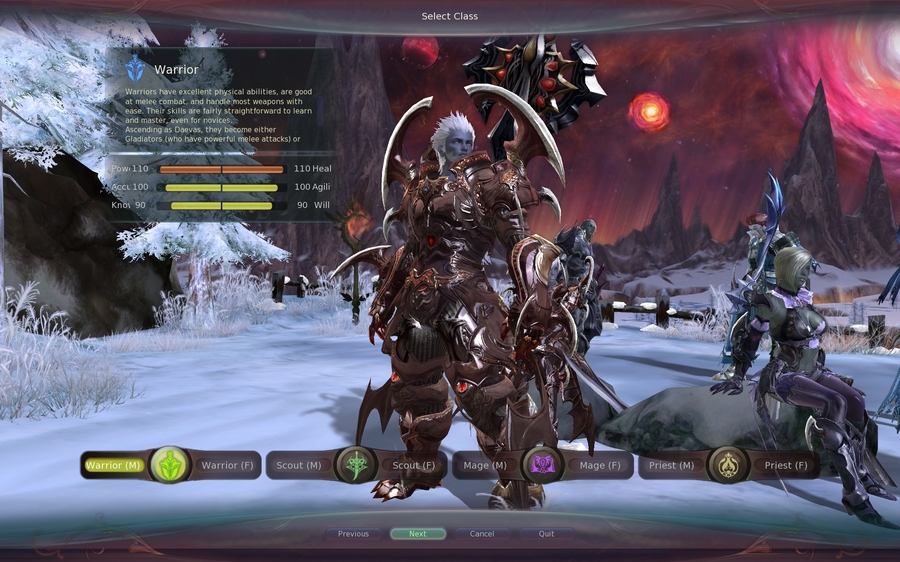Choose the Priest (F) class

tap(786, 465)
